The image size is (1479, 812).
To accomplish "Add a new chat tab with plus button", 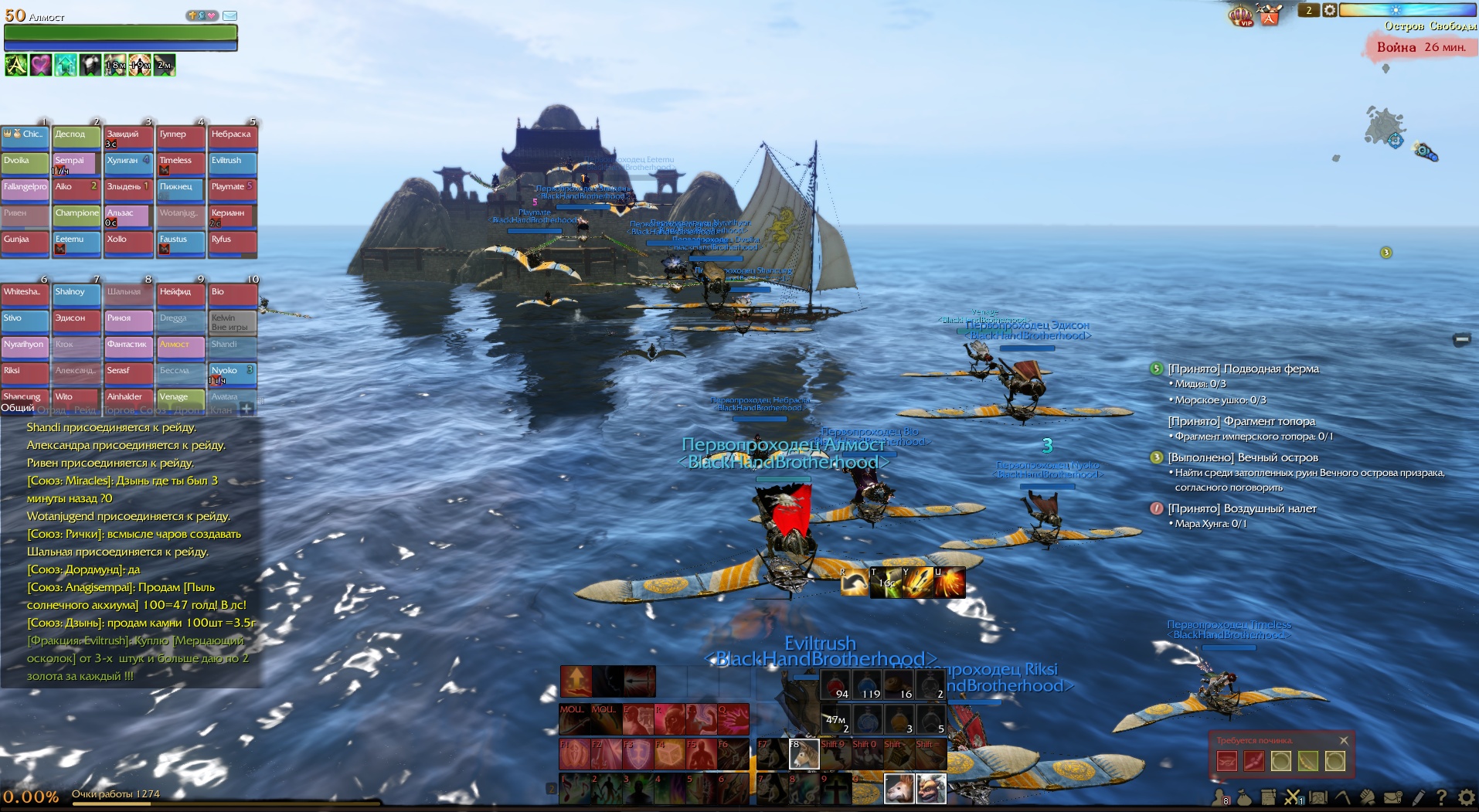I will (x=246, y=409).
